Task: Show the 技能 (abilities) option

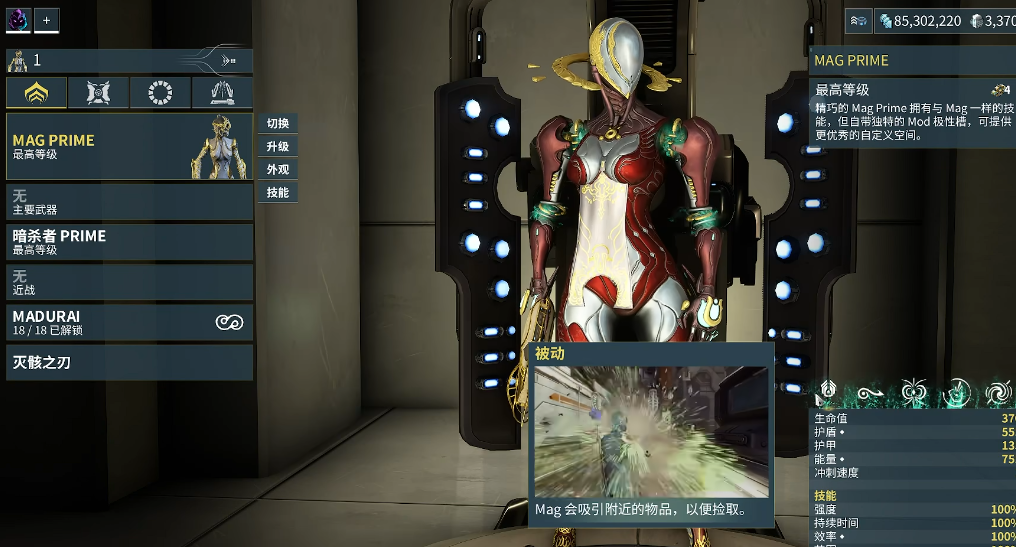Action: tap(278, 193)
